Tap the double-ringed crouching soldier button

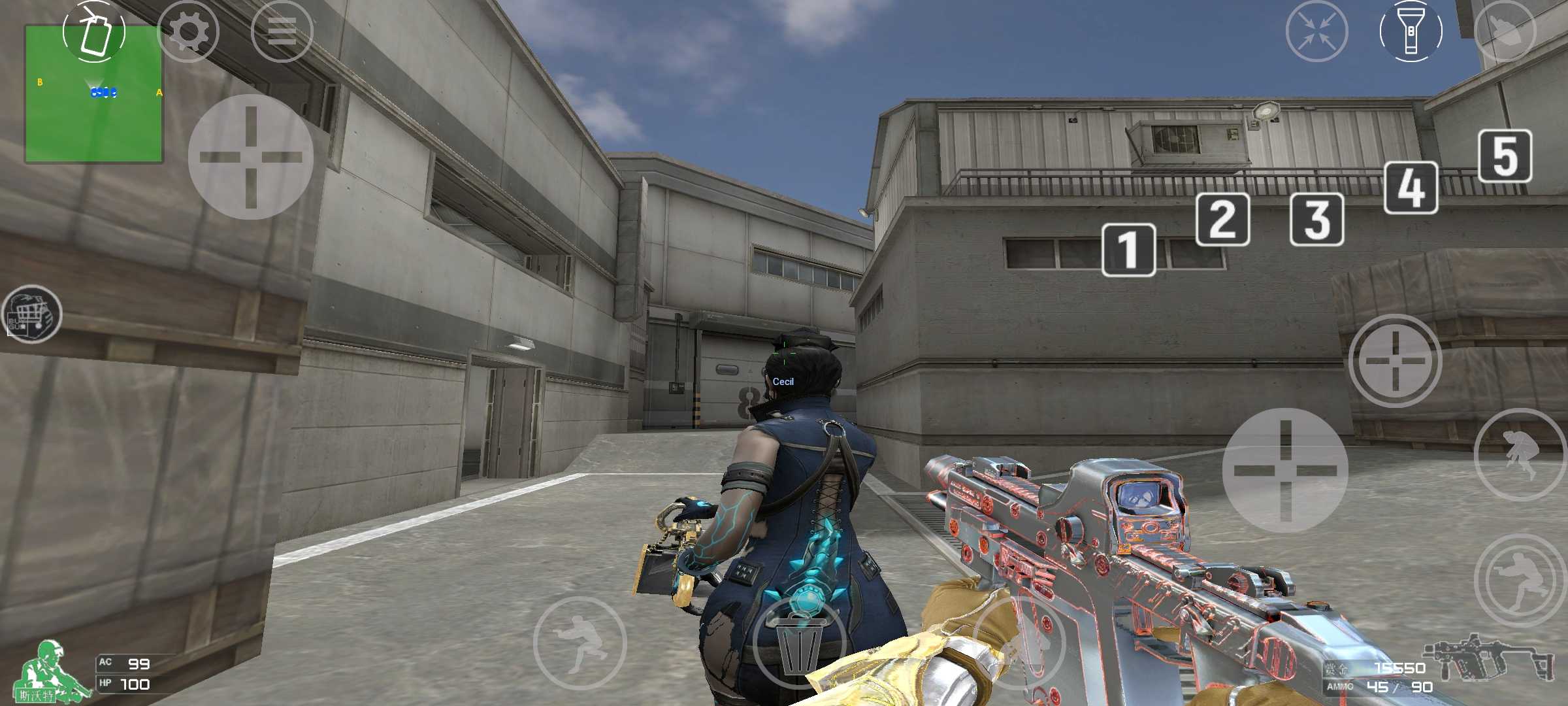[1520, 580]
